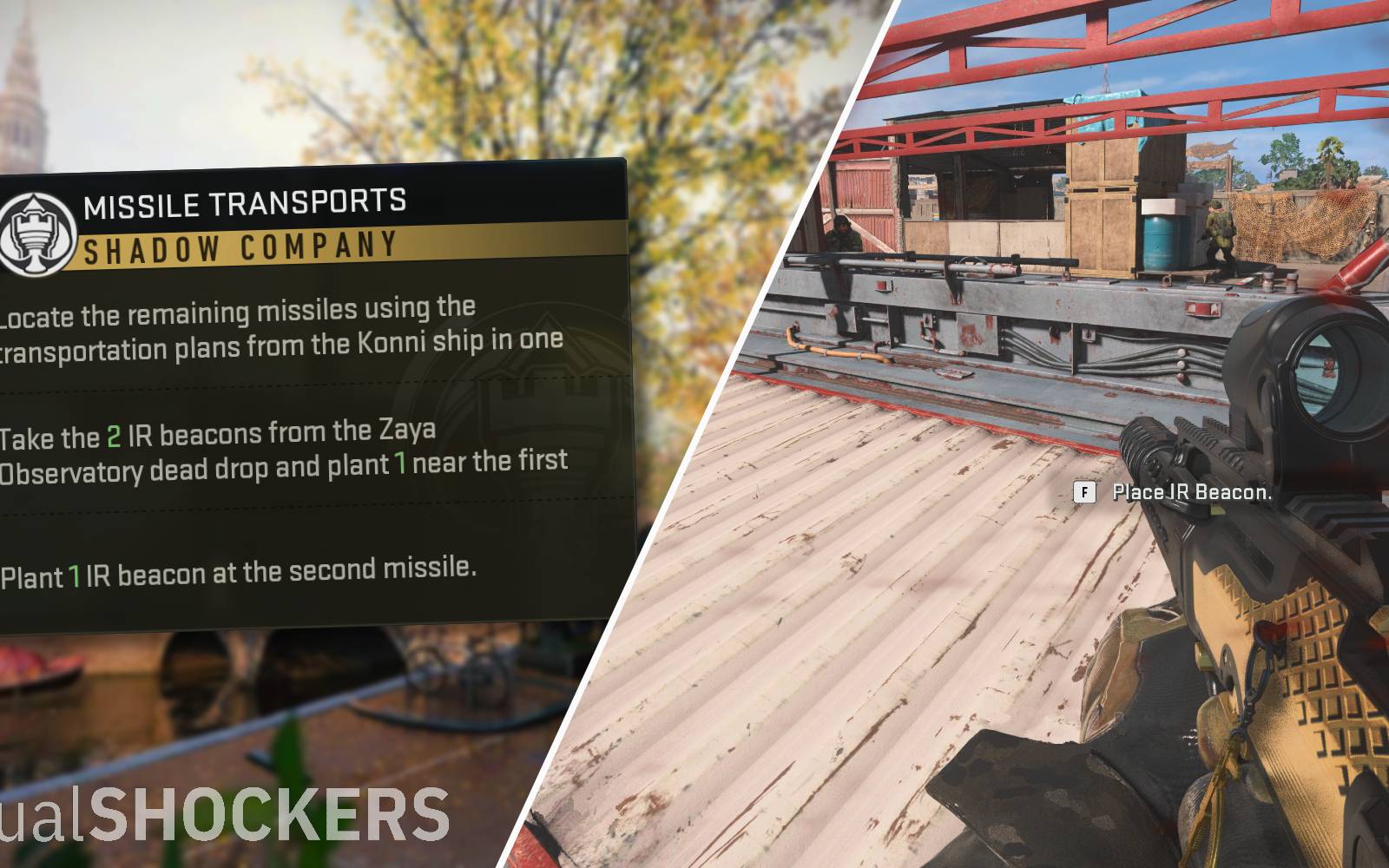
Task: Click the SHOCKERS site watermark logo
Action: tap(225, 816)
